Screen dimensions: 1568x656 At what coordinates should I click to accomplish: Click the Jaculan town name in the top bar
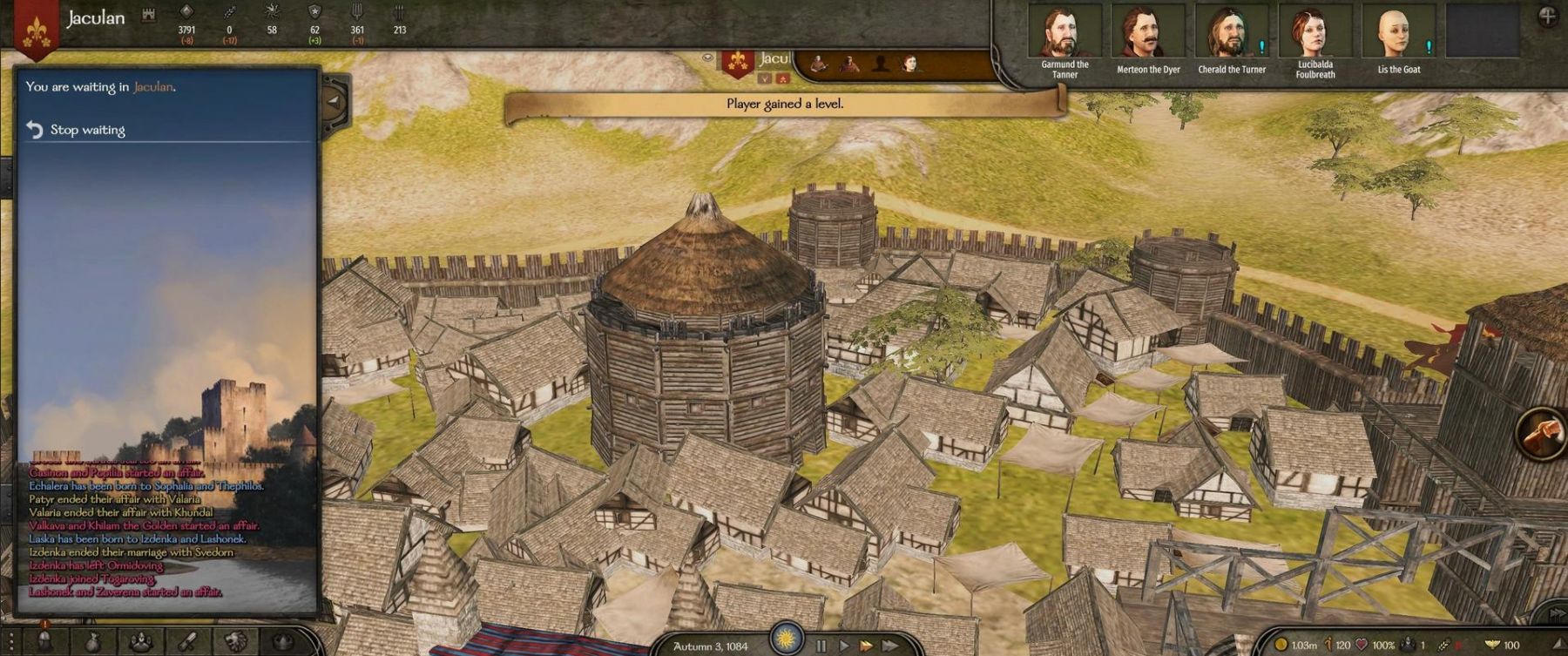(x=96, y=18)
